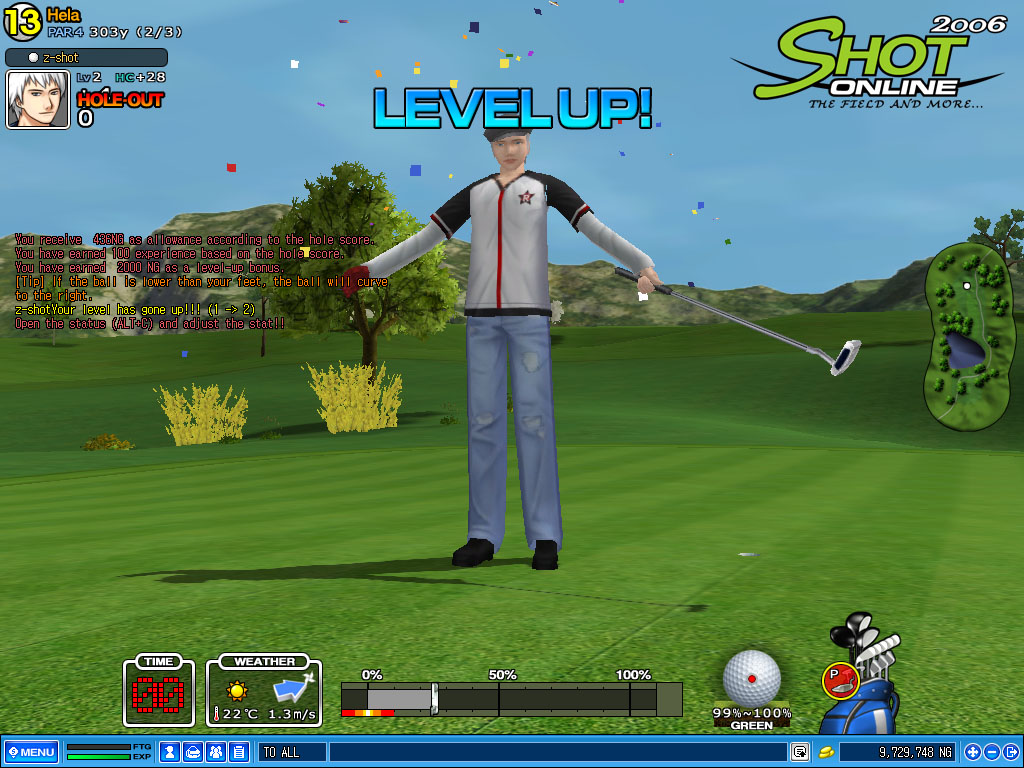The height and width of the screenshot is (768, 1024).
Task: Click the golf ball impact point
Action: tap(752, 678)
